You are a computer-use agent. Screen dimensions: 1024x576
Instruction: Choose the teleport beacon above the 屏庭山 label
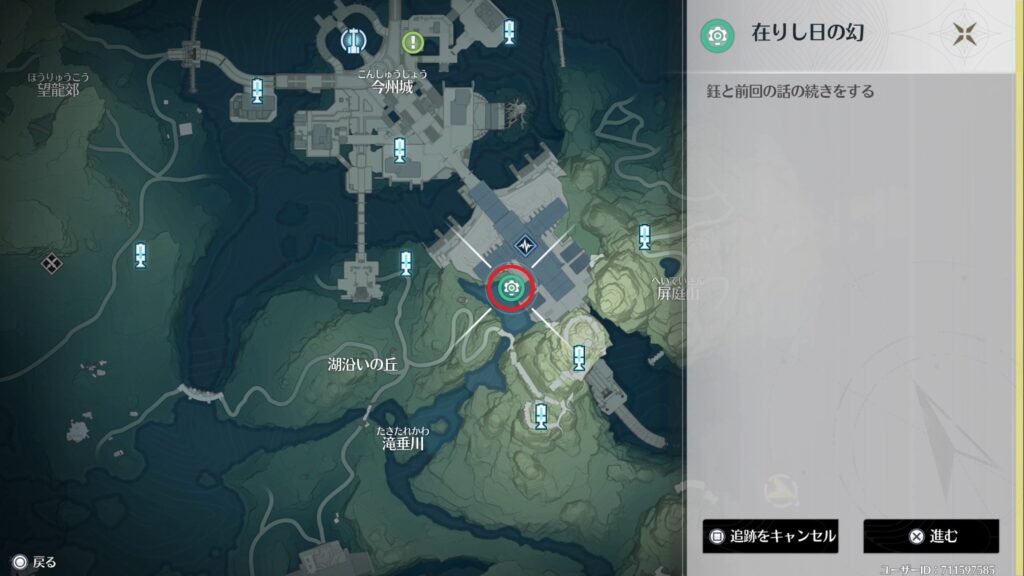pos(646,237)
